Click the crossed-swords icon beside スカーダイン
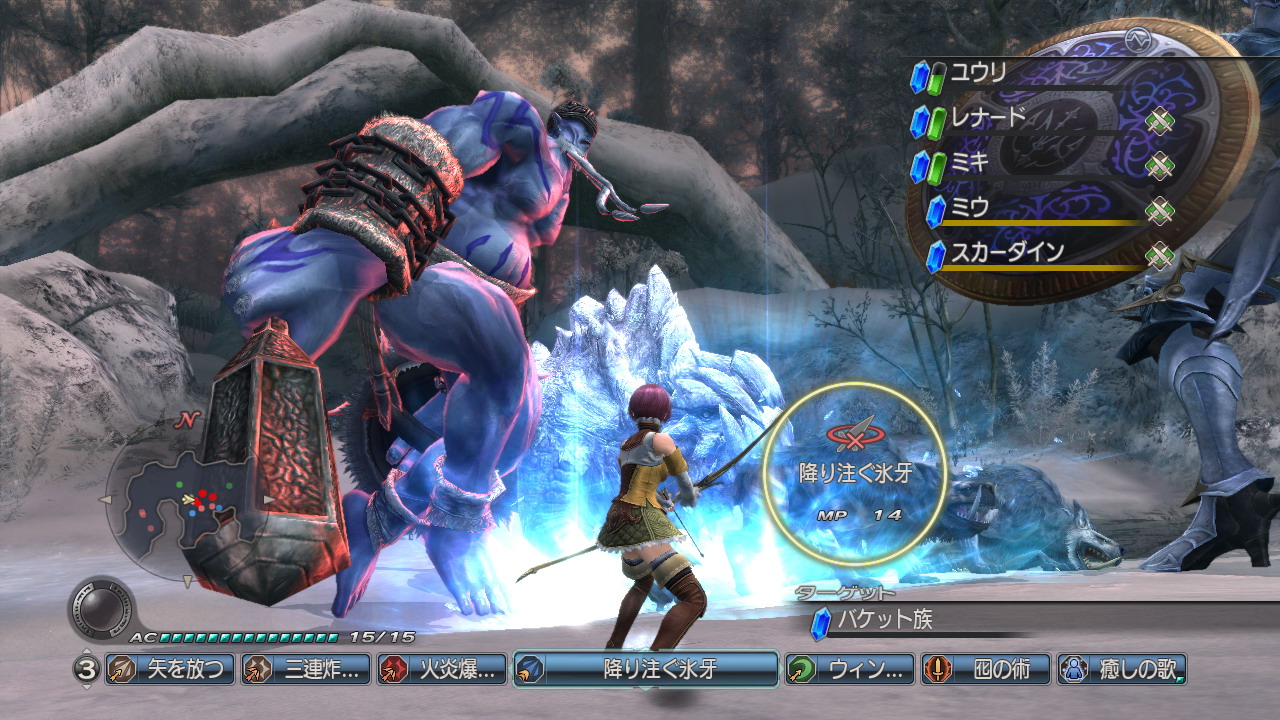 point(1159,256)
